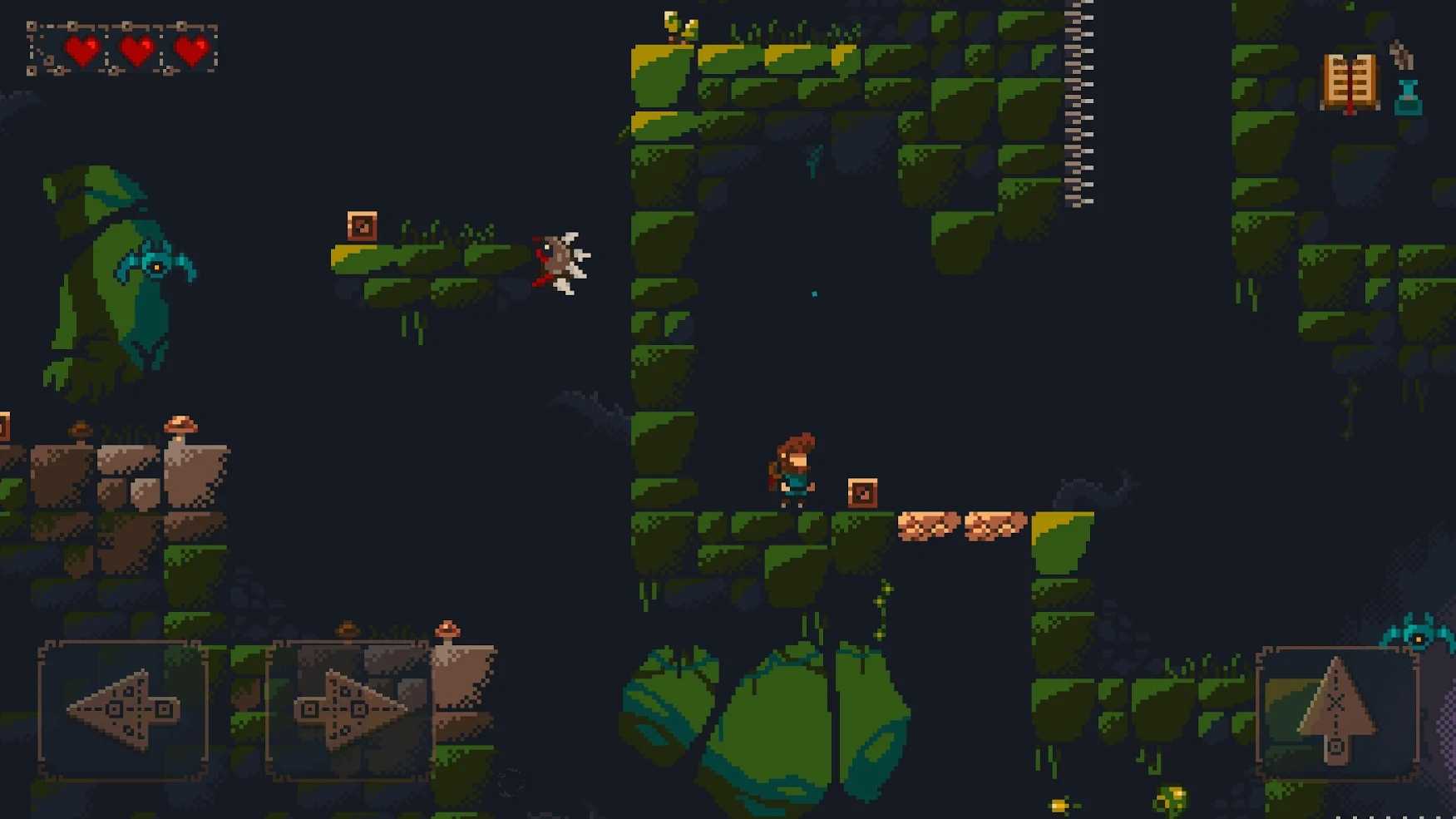
Task: Click the wooden crate next to the player
Action: [x=863, y=491]
